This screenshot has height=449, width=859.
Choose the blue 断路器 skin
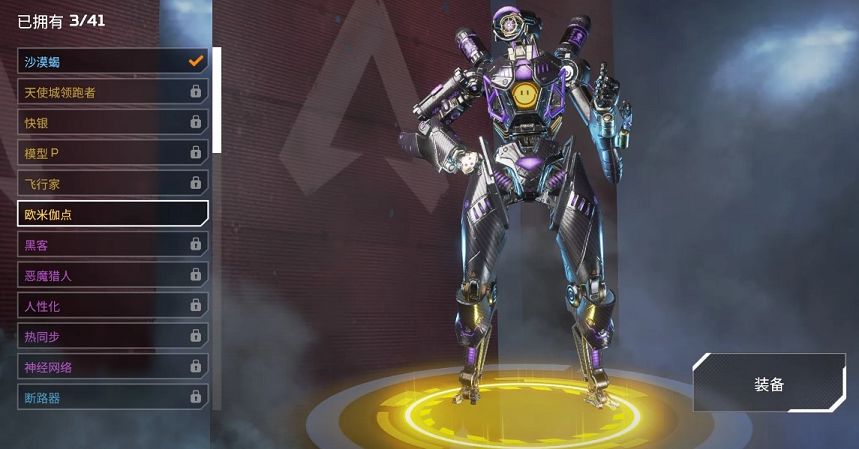click(x=112, y=397)
